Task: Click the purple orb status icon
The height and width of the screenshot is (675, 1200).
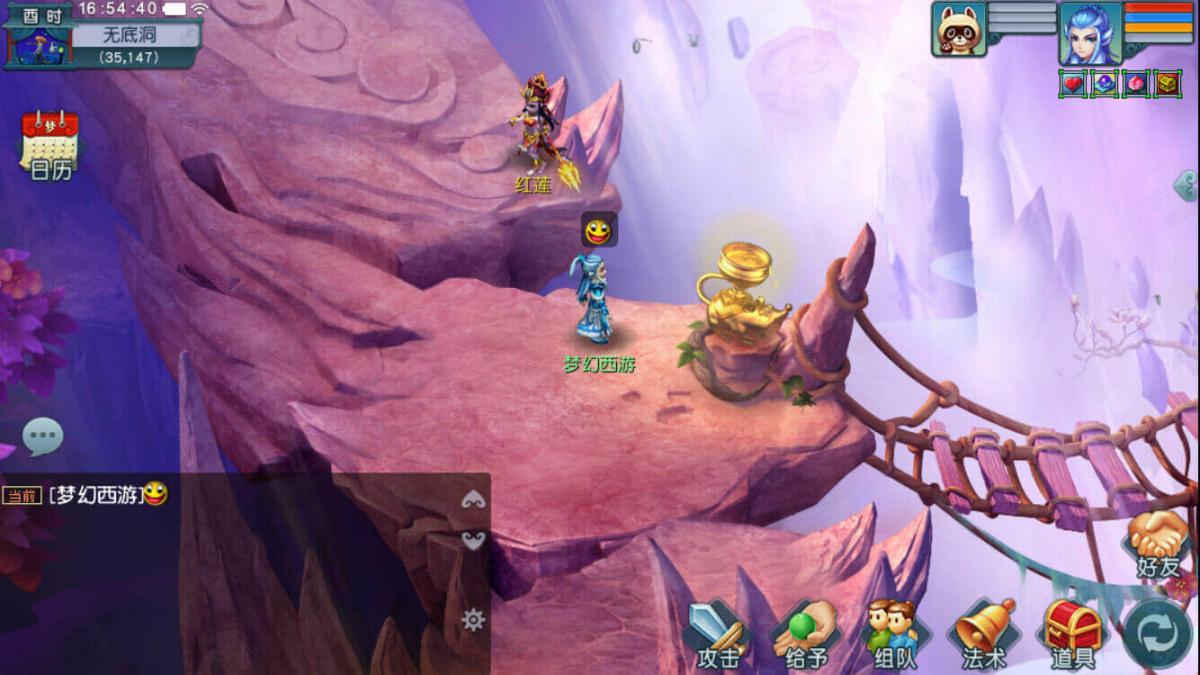Action: [x=1104, y=84]
